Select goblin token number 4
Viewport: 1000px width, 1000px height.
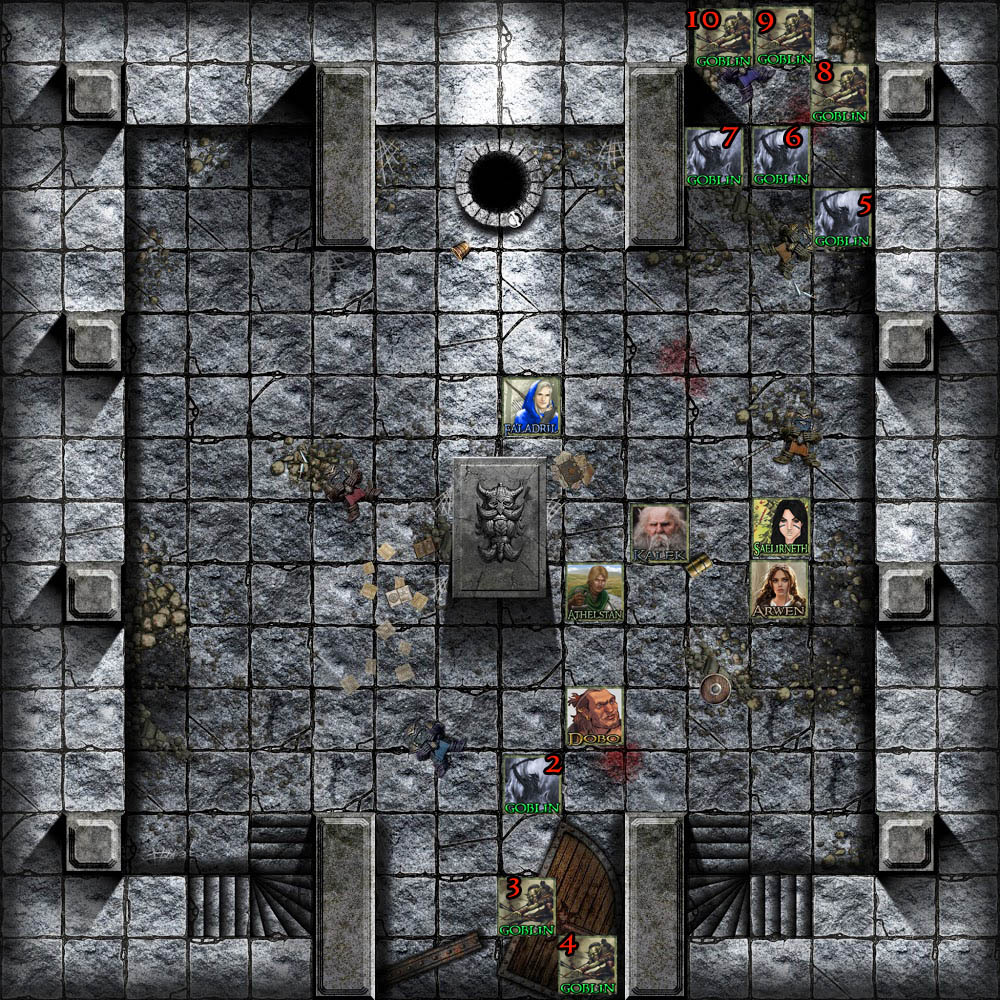pyautogui.click(x=587, y=965)
